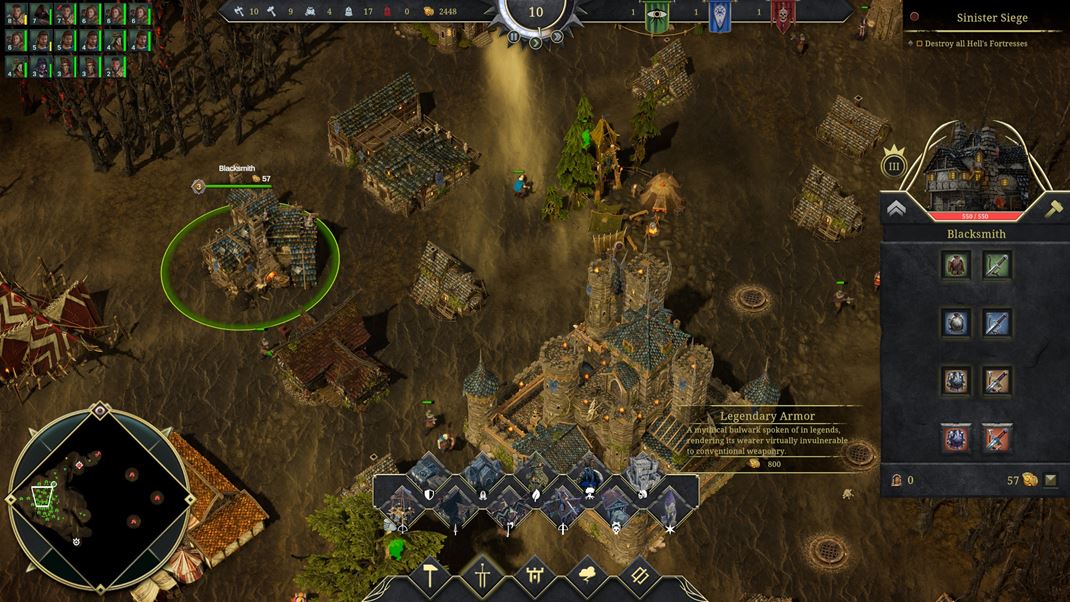Select the blue faction banner
Viewport: 1070px width, 602px height.
click(719, 16)
